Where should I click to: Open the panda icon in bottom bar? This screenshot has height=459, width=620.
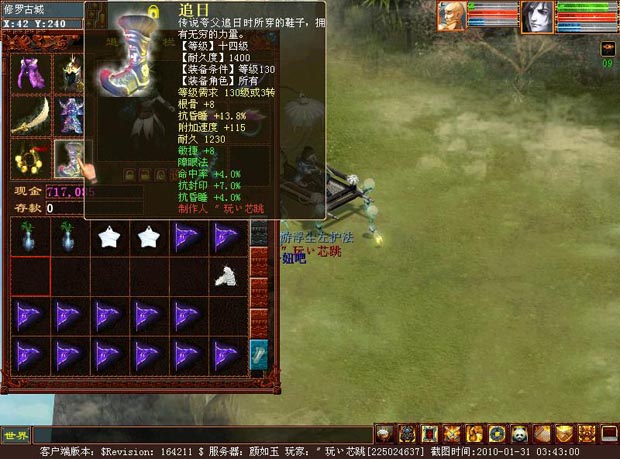520,433
